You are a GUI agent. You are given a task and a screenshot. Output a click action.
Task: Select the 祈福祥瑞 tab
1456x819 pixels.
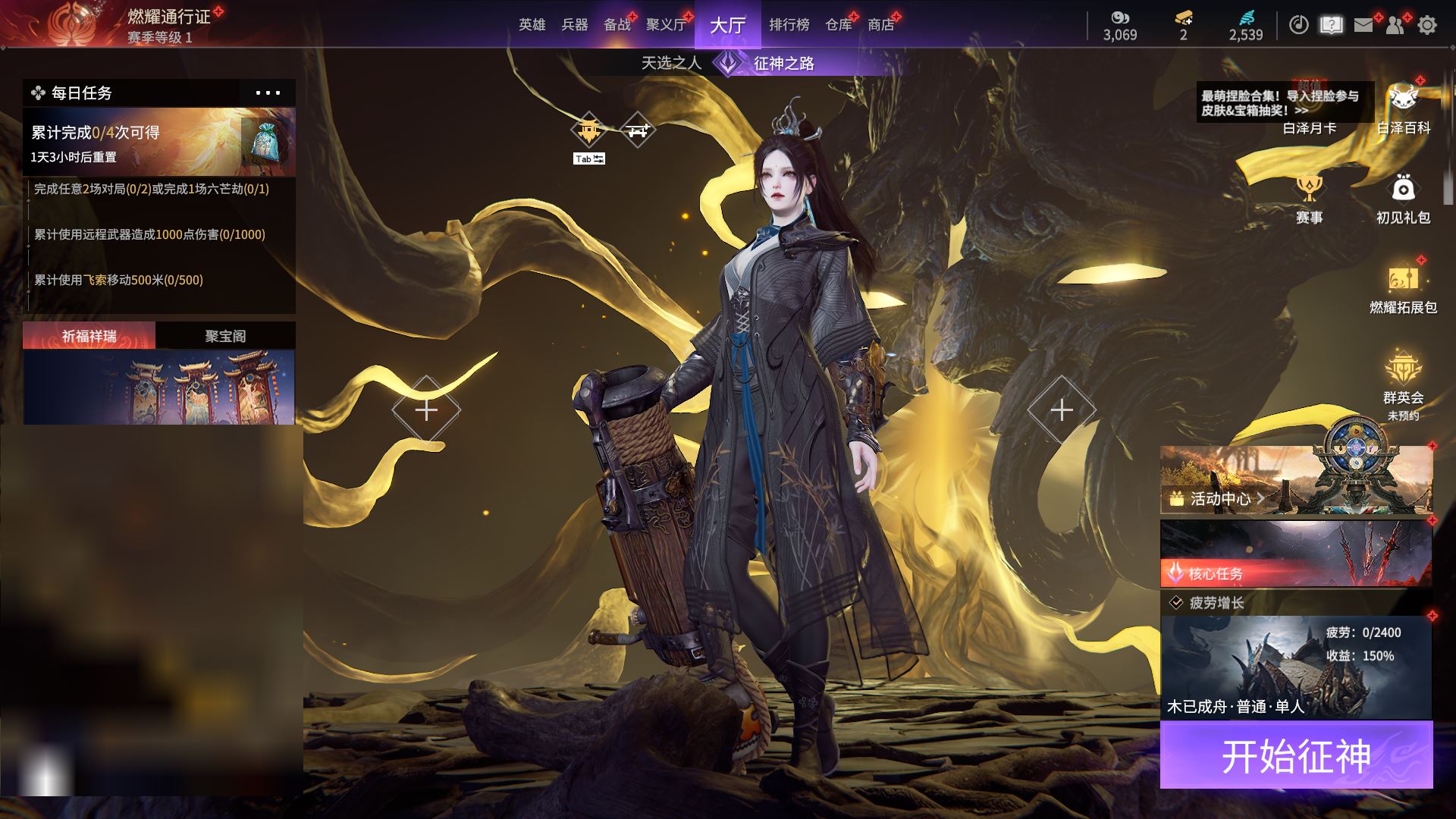click(x=89, y=336)
